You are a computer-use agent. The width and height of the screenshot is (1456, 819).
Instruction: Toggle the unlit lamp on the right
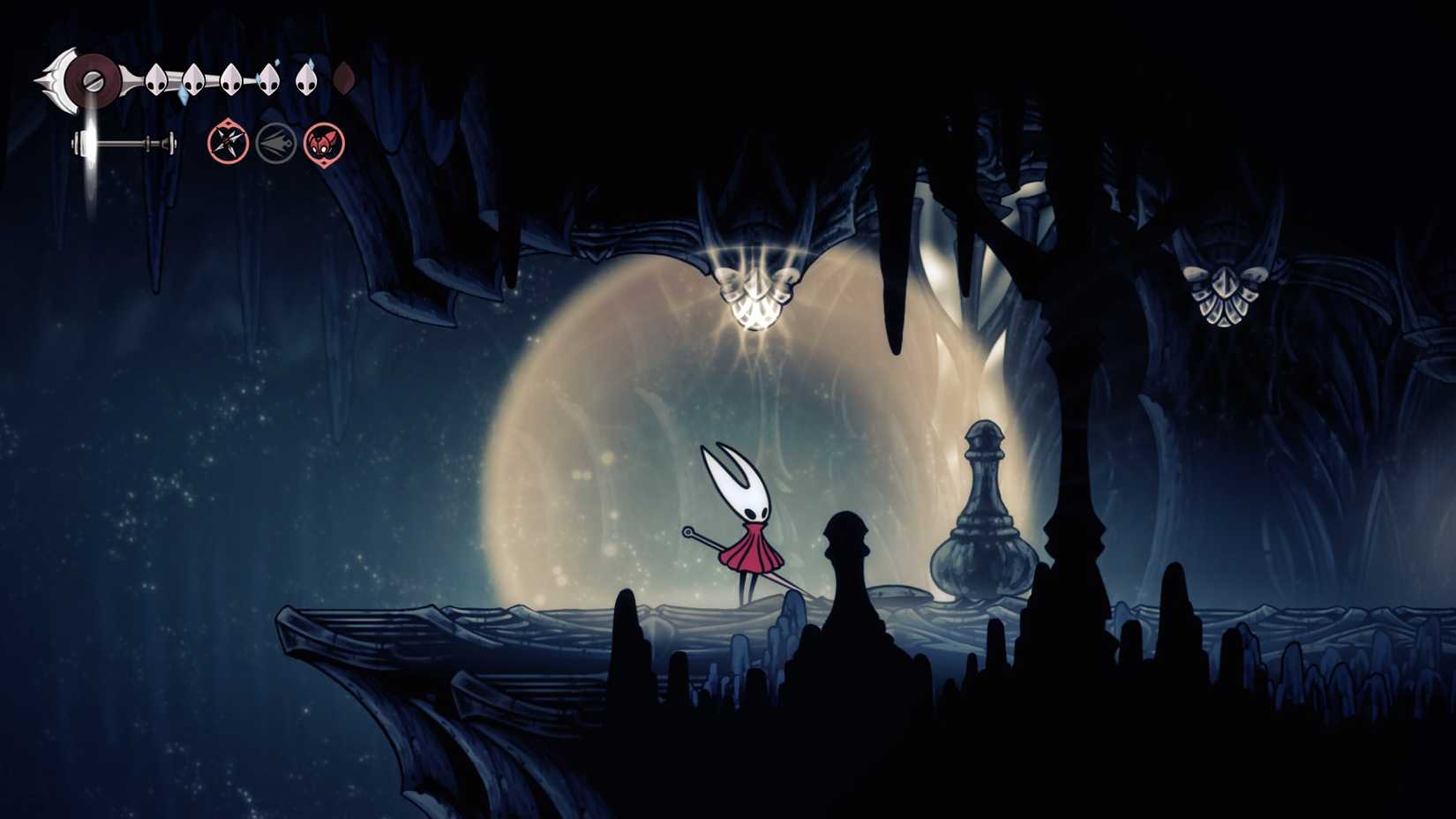point(1225,296)
